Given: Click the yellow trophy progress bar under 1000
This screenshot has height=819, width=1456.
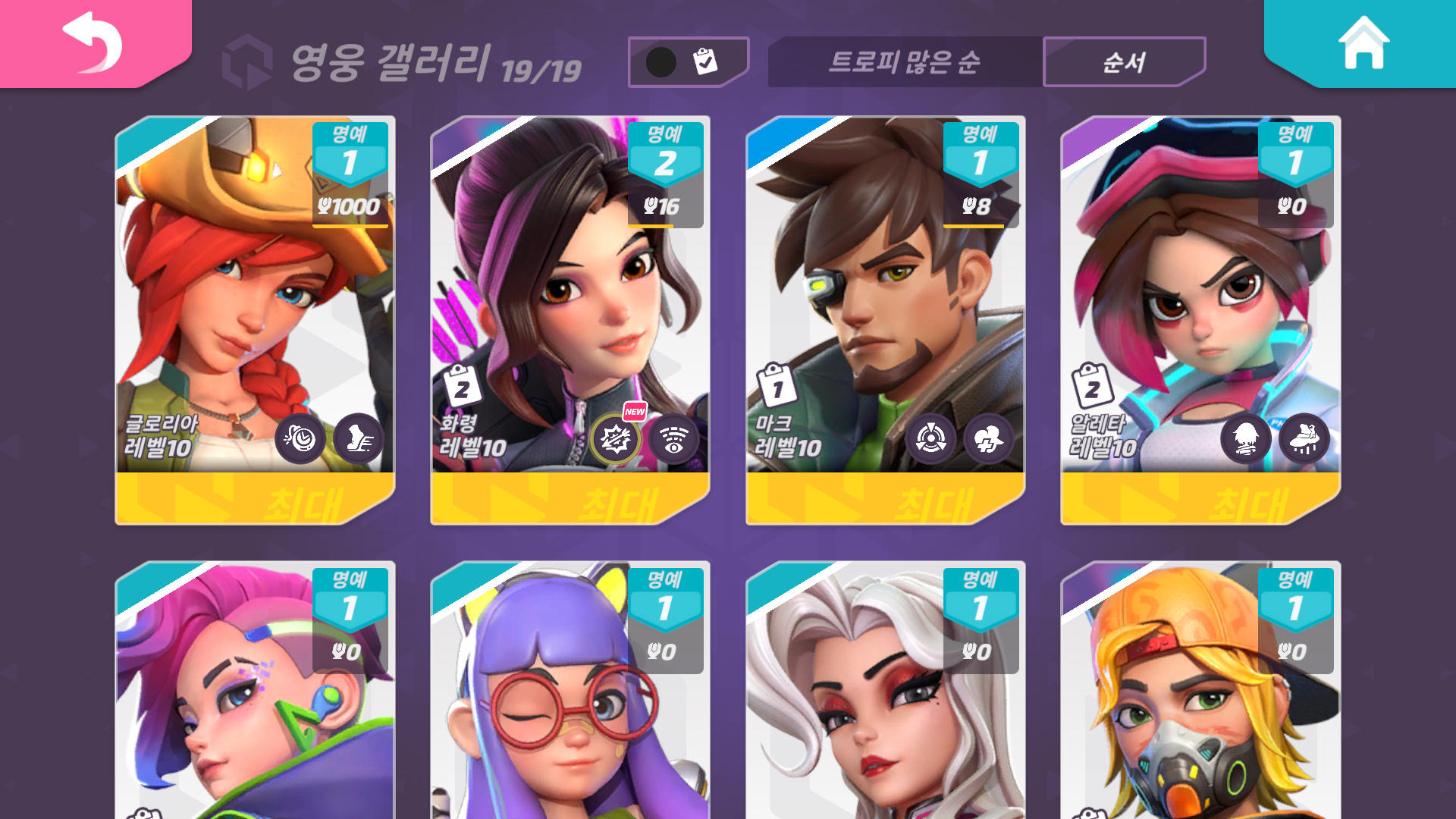Looking at the screenshot, I should (352, 227).
